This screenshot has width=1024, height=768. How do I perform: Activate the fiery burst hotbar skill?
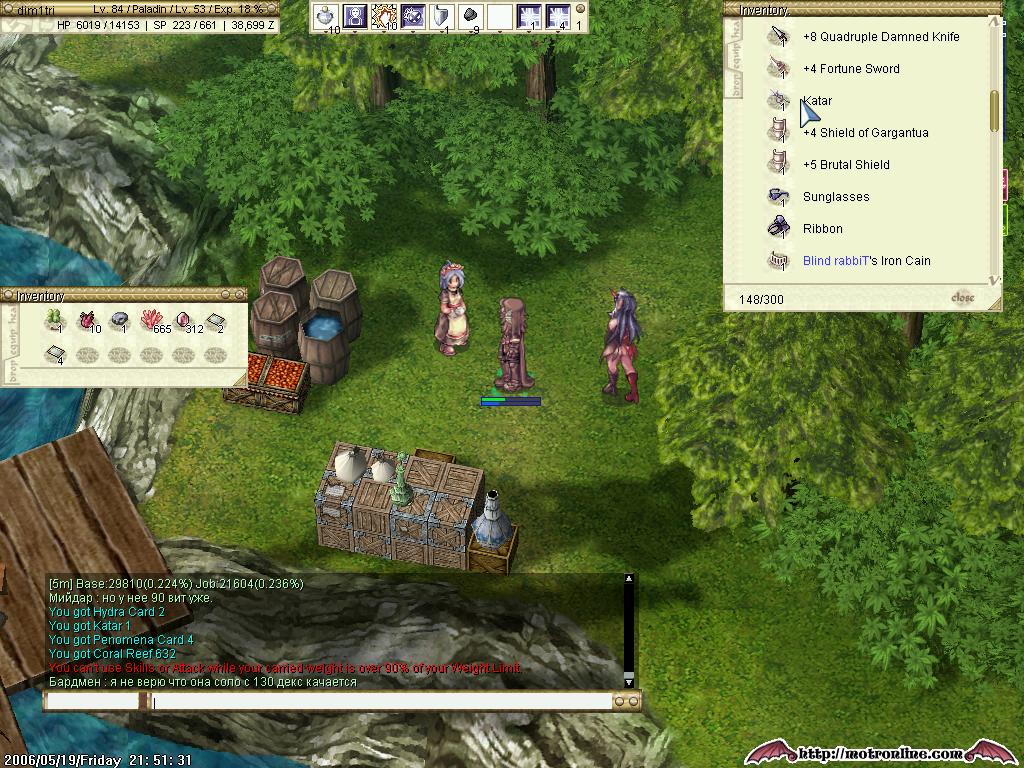pyautogui.click(x=384, y=16)
